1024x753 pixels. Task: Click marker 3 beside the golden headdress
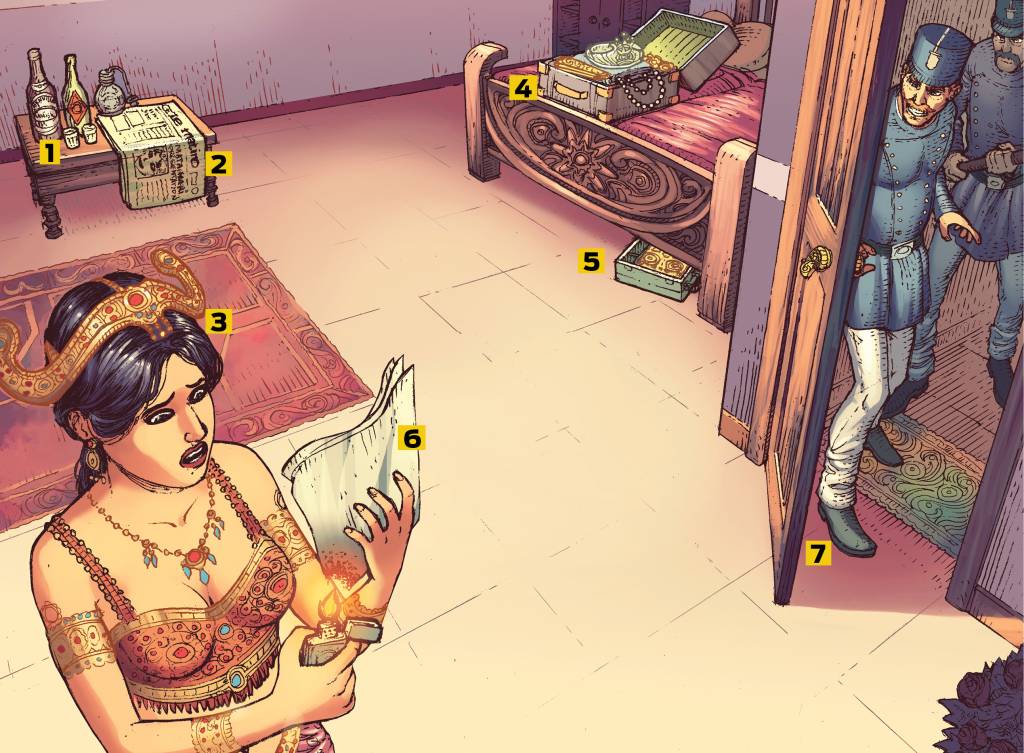point(219,321)
